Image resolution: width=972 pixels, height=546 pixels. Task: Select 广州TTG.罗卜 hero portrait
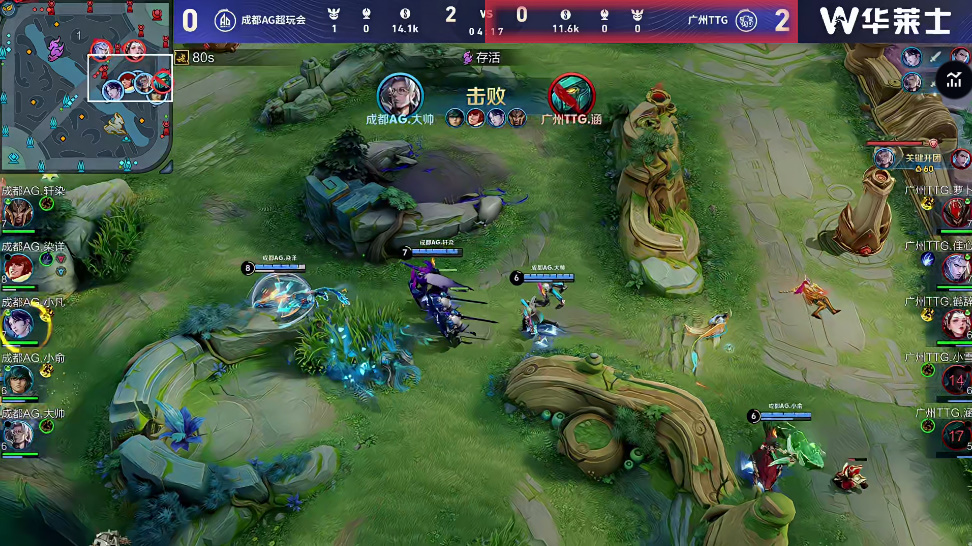coord(955,212)
